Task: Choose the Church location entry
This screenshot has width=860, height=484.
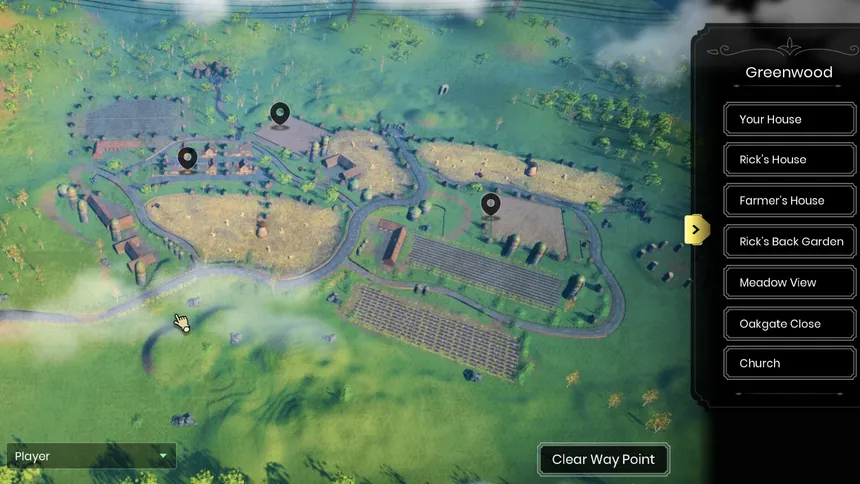Action: point(790,364)
